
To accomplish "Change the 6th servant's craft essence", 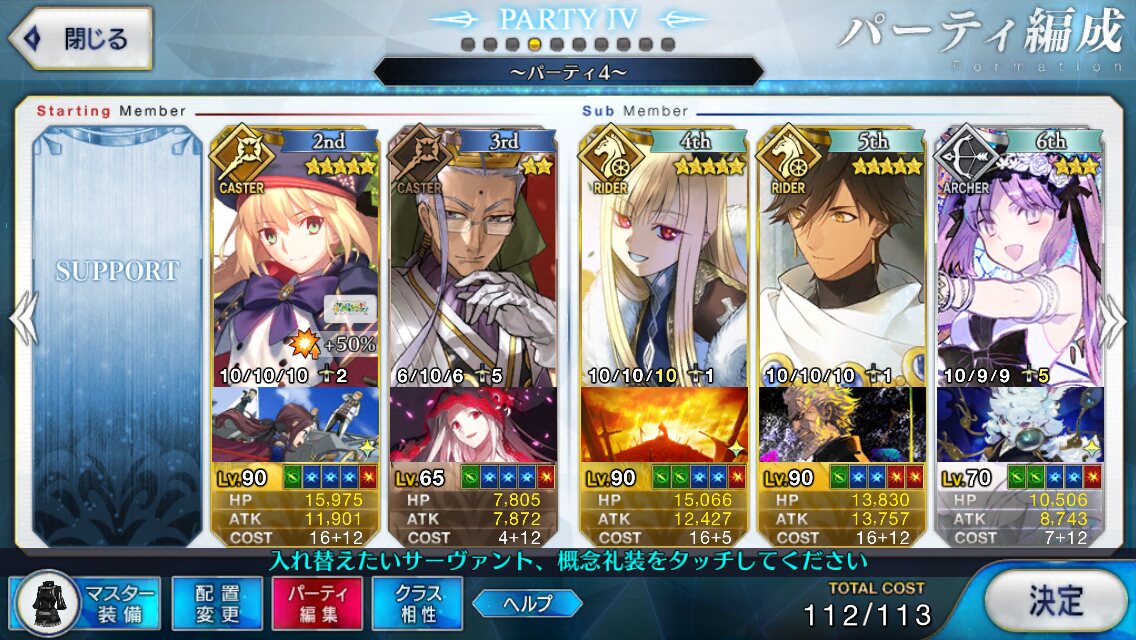I will (x=1019, y=425).
